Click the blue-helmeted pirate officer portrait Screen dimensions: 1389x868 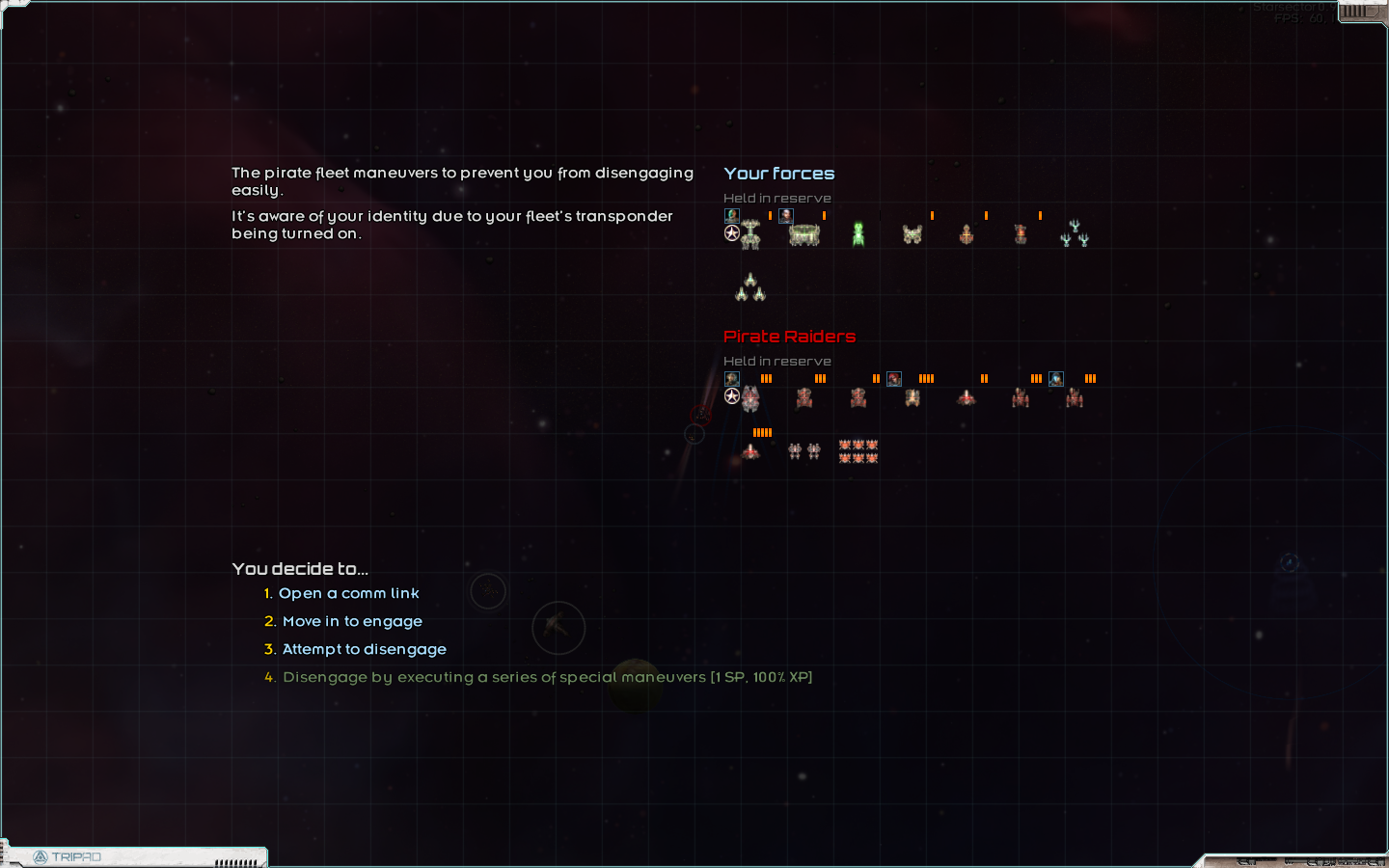coord(1056,378)
